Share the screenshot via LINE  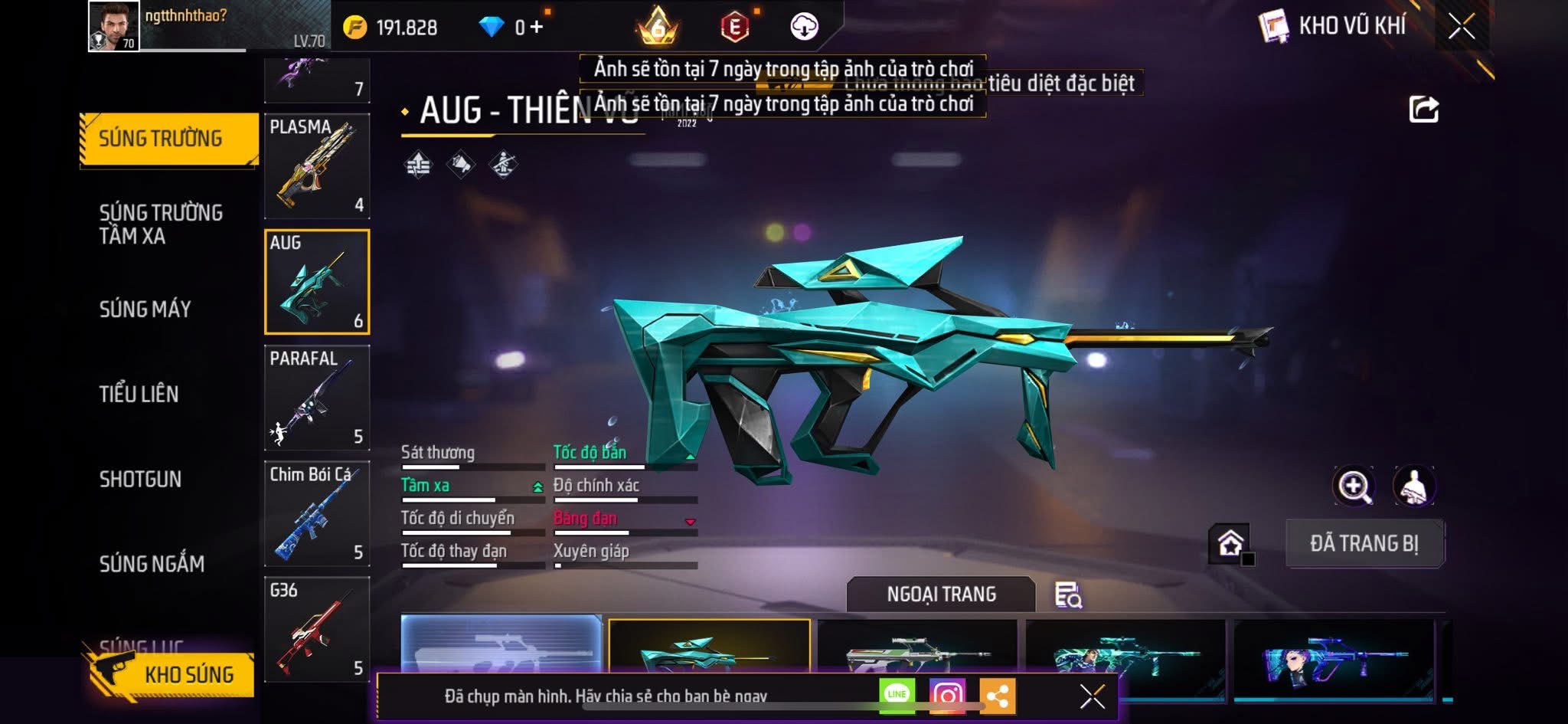pyautogui.click(x=897, y=696)
